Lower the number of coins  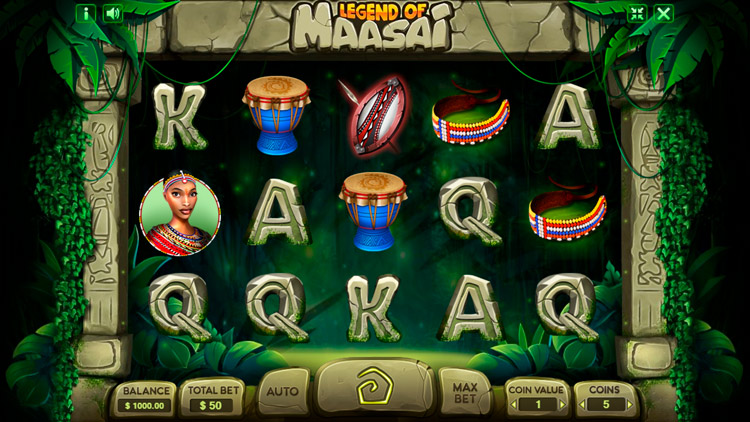(580, 405)
